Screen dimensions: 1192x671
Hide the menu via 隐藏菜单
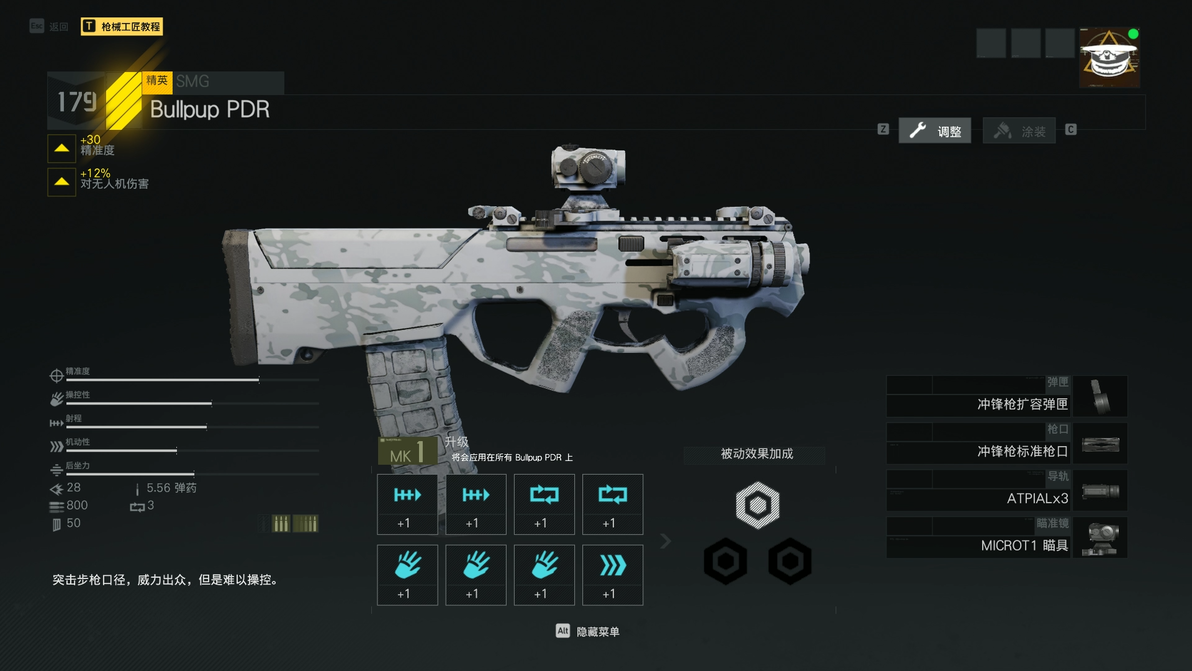[x=588, y=632]
